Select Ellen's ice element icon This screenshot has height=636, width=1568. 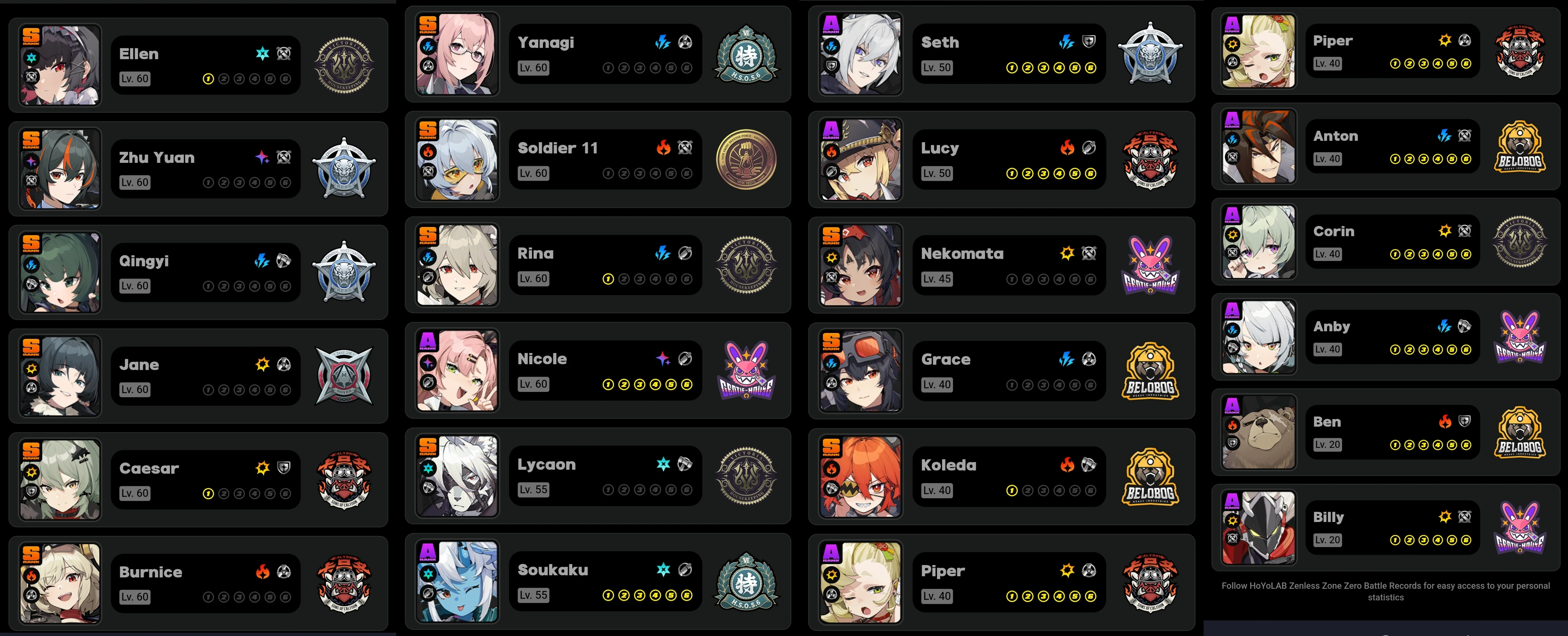(262, 54)
